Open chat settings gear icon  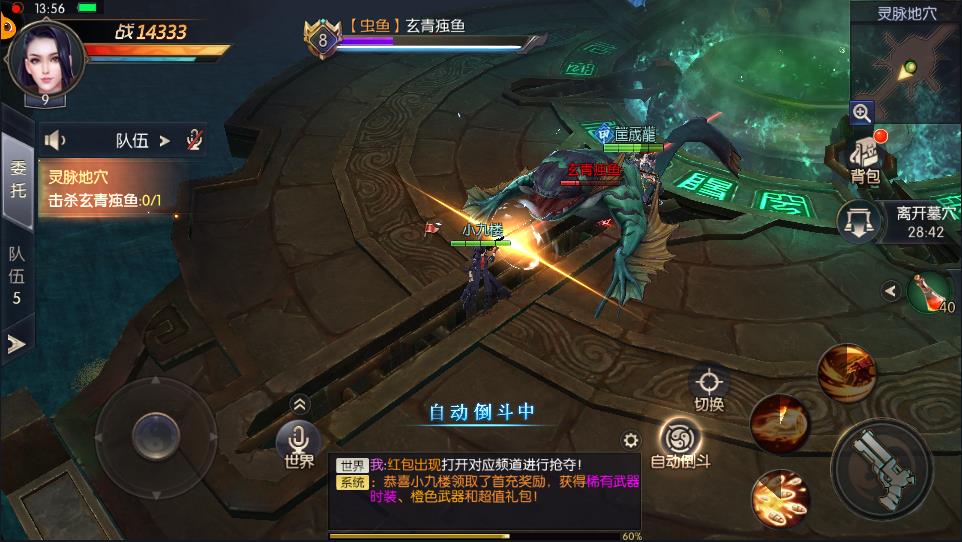[631, 440]
